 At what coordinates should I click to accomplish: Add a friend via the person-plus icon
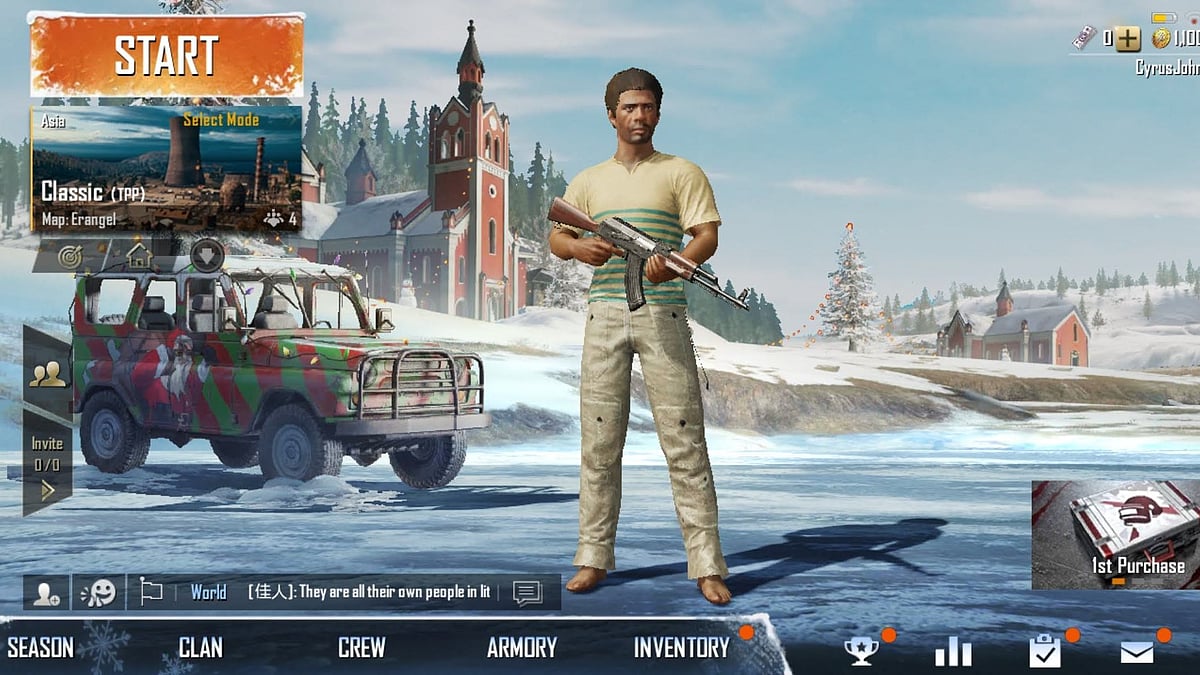(46, 592)
